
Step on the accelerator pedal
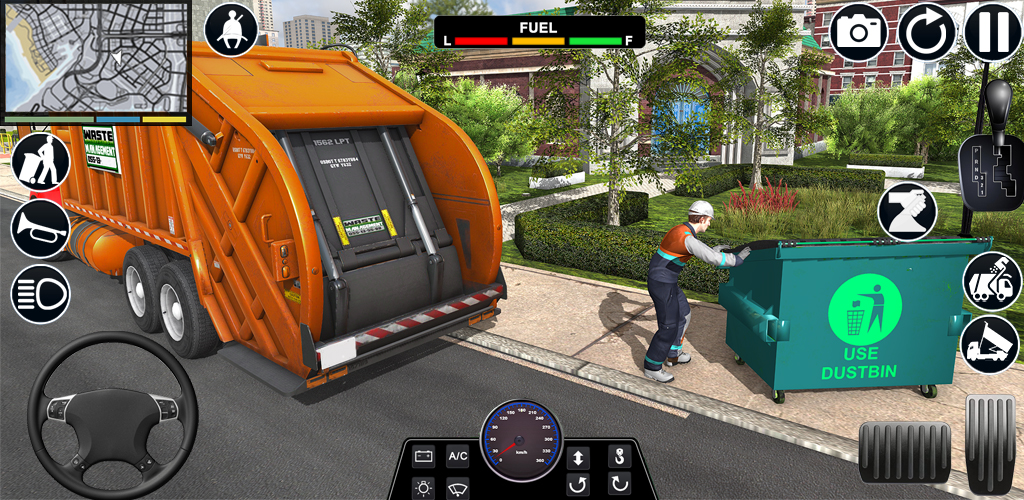pyautogui.click(x=990, y=442)
